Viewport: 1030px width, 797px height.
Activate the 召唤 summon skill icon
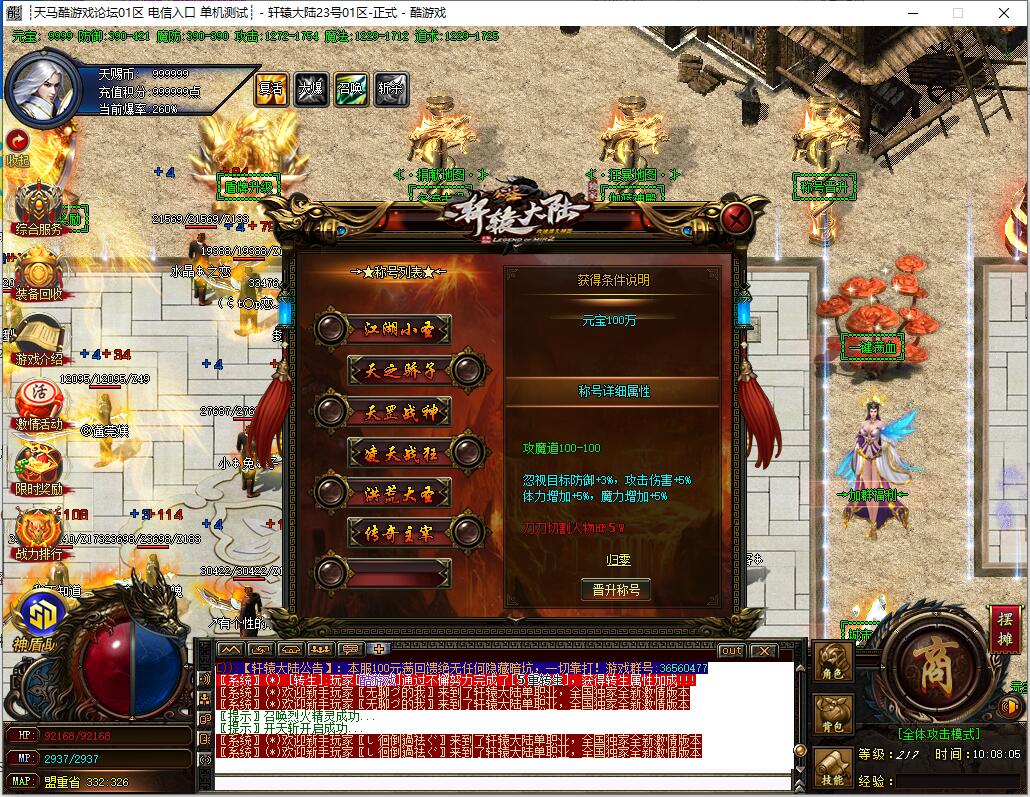[351, 88]
